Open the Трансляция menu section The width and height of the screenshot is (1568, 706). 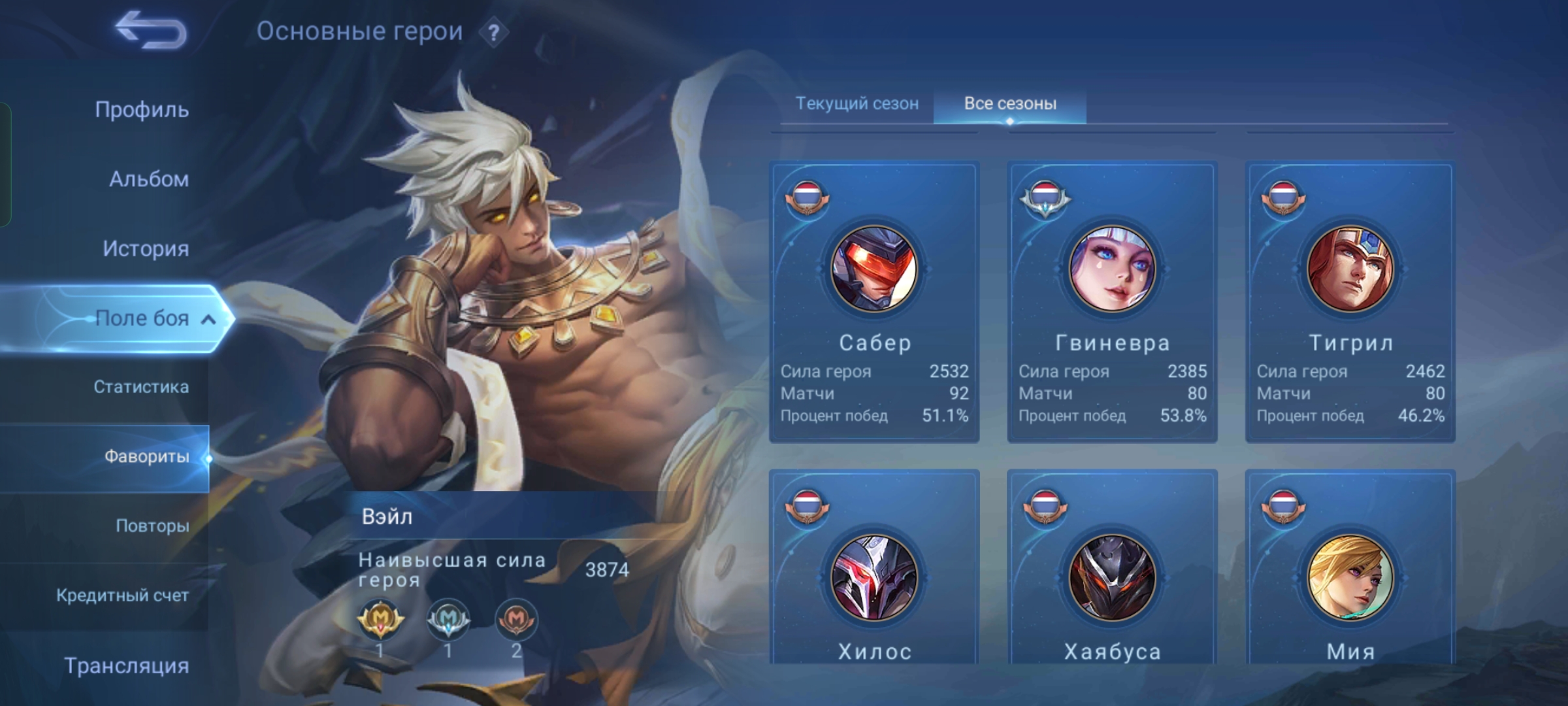click(x=126, y=665)
